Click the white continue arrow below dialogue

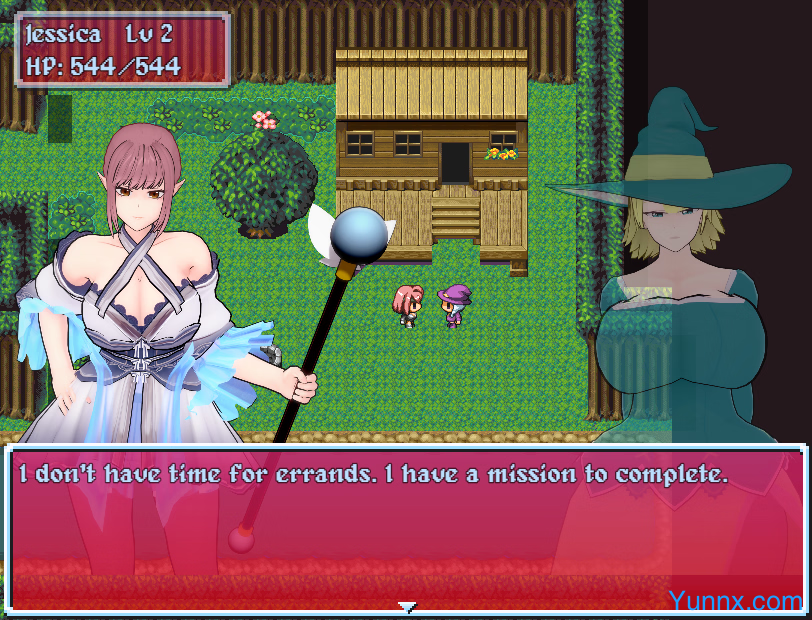point(406,606)
